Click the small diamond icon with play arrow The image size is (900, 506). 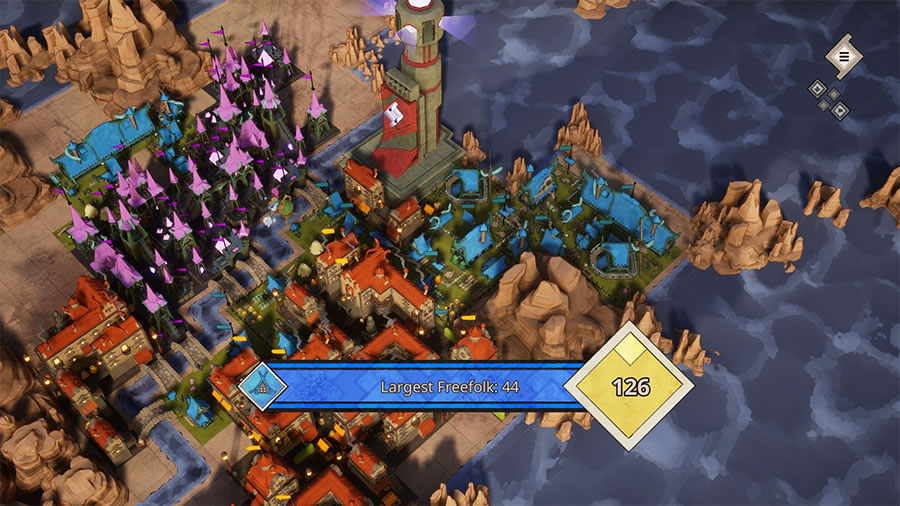[840, 111]
